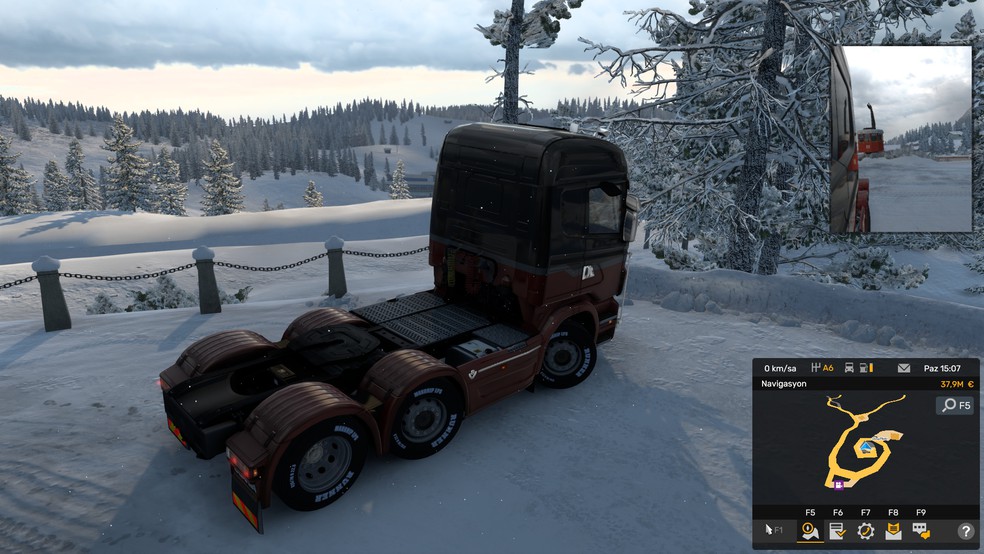Activate the mouse cursor mode button
Viewport: 984px width, 554px height.
[x=775, y=531]
